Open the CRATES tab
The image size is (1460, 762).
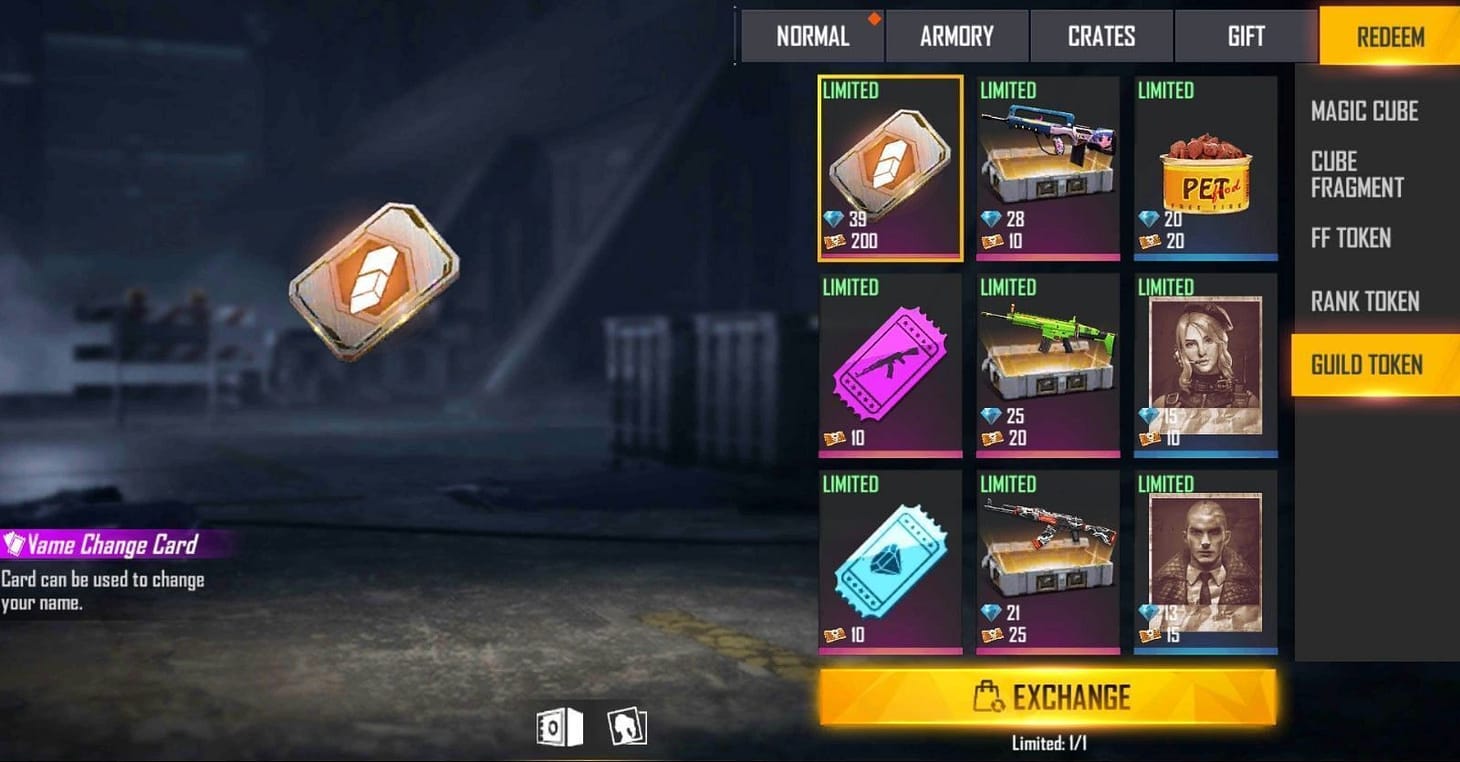pos(1101,36)
